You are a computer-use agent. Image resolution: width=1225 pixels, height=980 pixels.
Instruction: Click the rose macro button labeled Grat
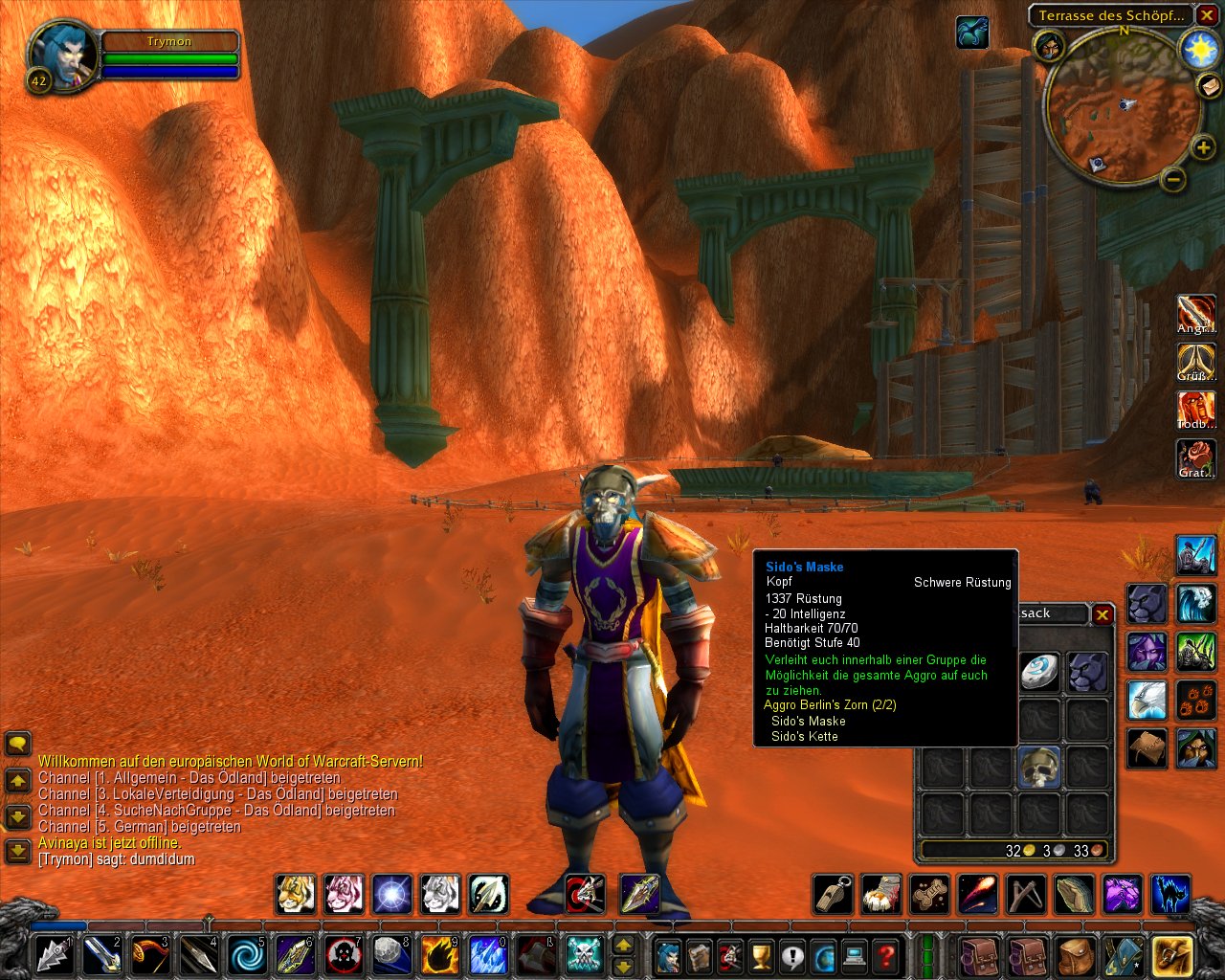(1195, 458)
